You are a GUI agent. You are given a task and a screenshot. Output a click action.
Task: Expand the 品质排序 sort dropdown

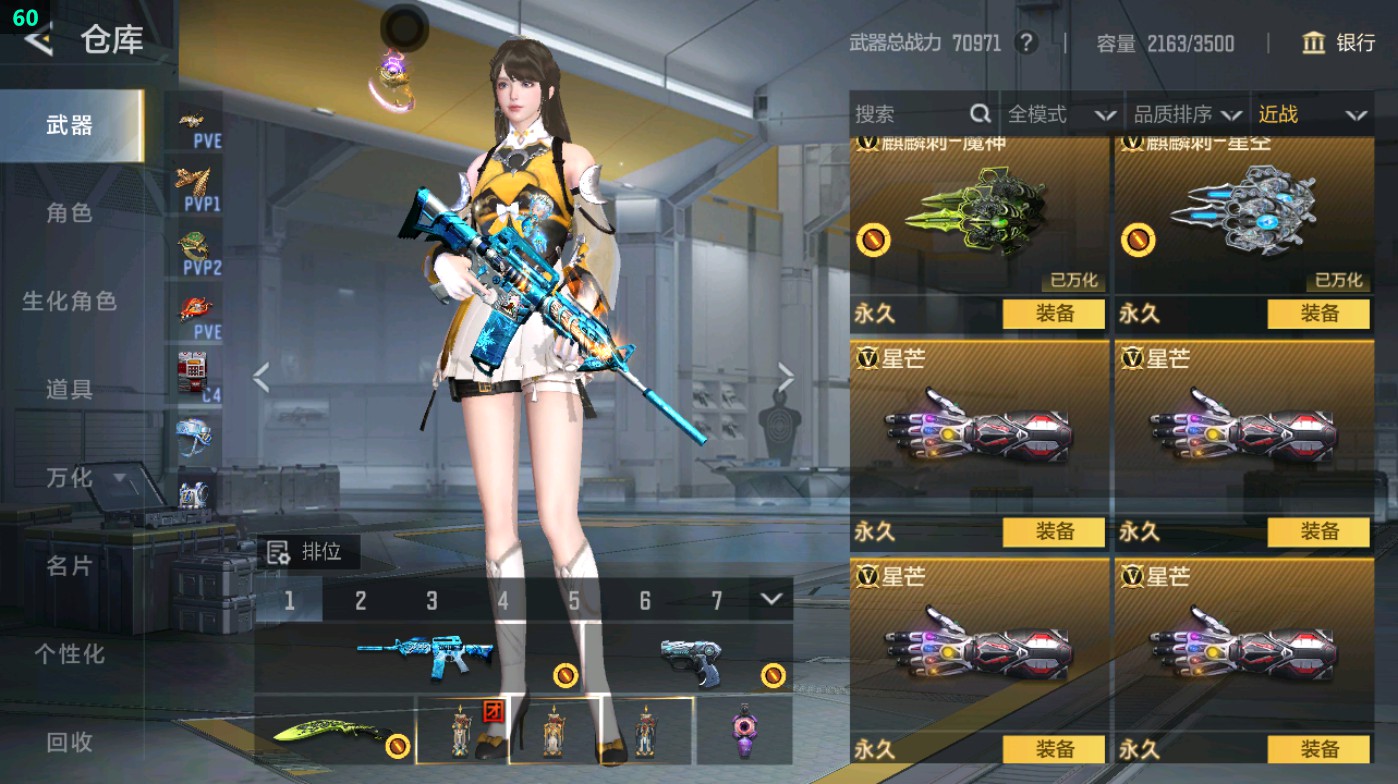pos(1188,114)
